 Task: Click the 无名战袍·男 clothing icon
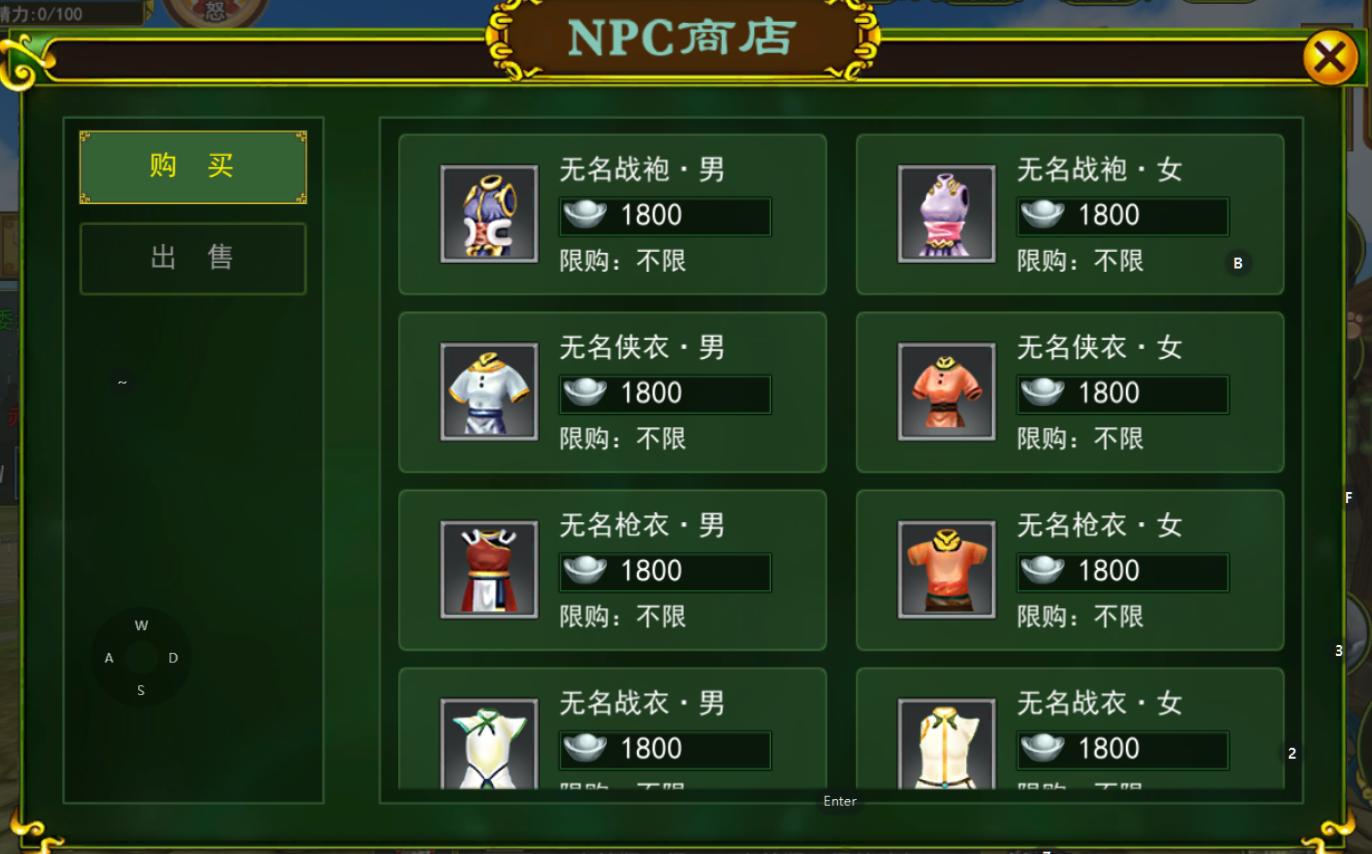pyautogui.click(x=489, y=213)
